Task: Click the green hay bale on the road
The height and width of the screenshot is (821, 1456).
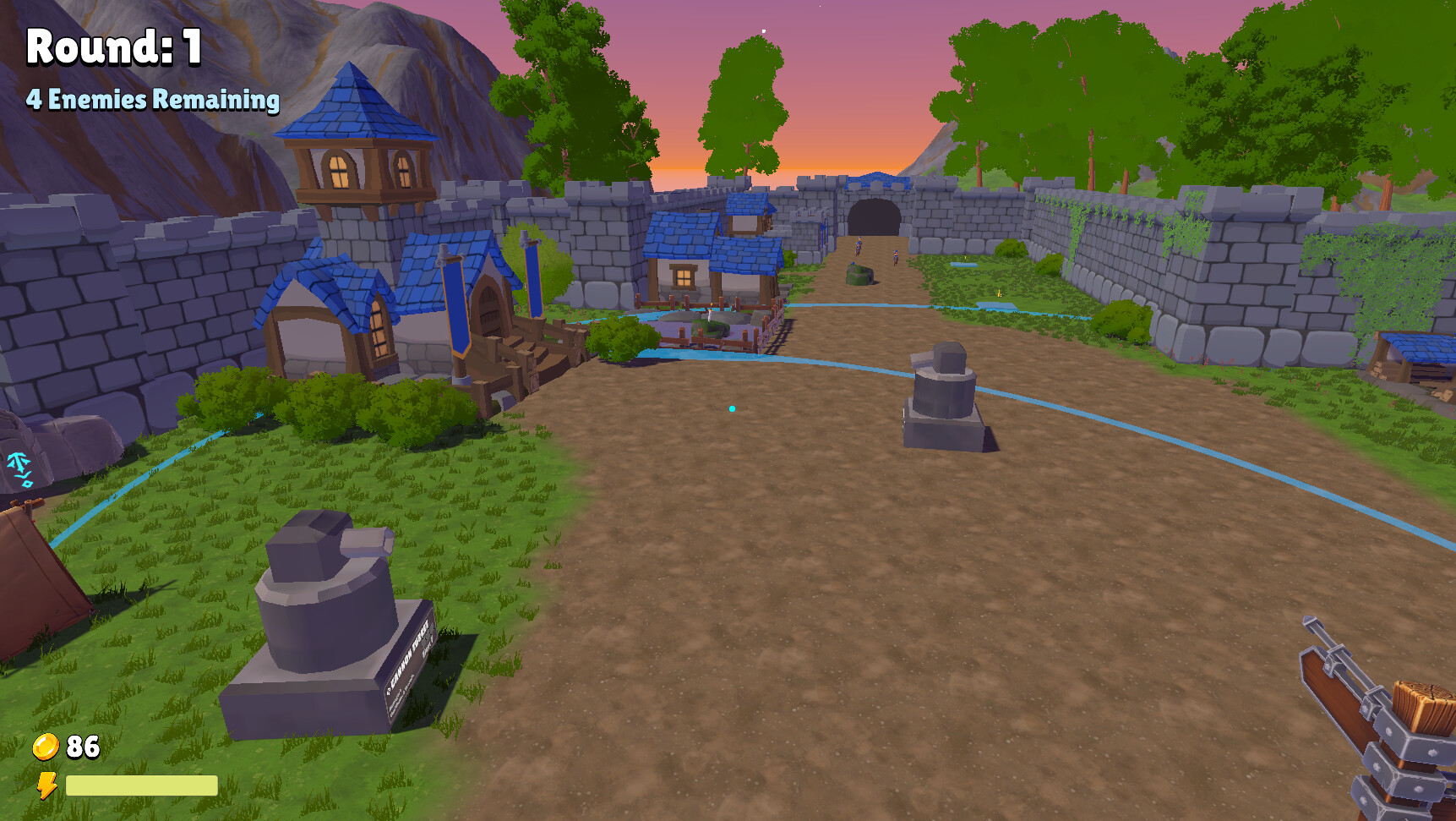Action: pos(859,275)
